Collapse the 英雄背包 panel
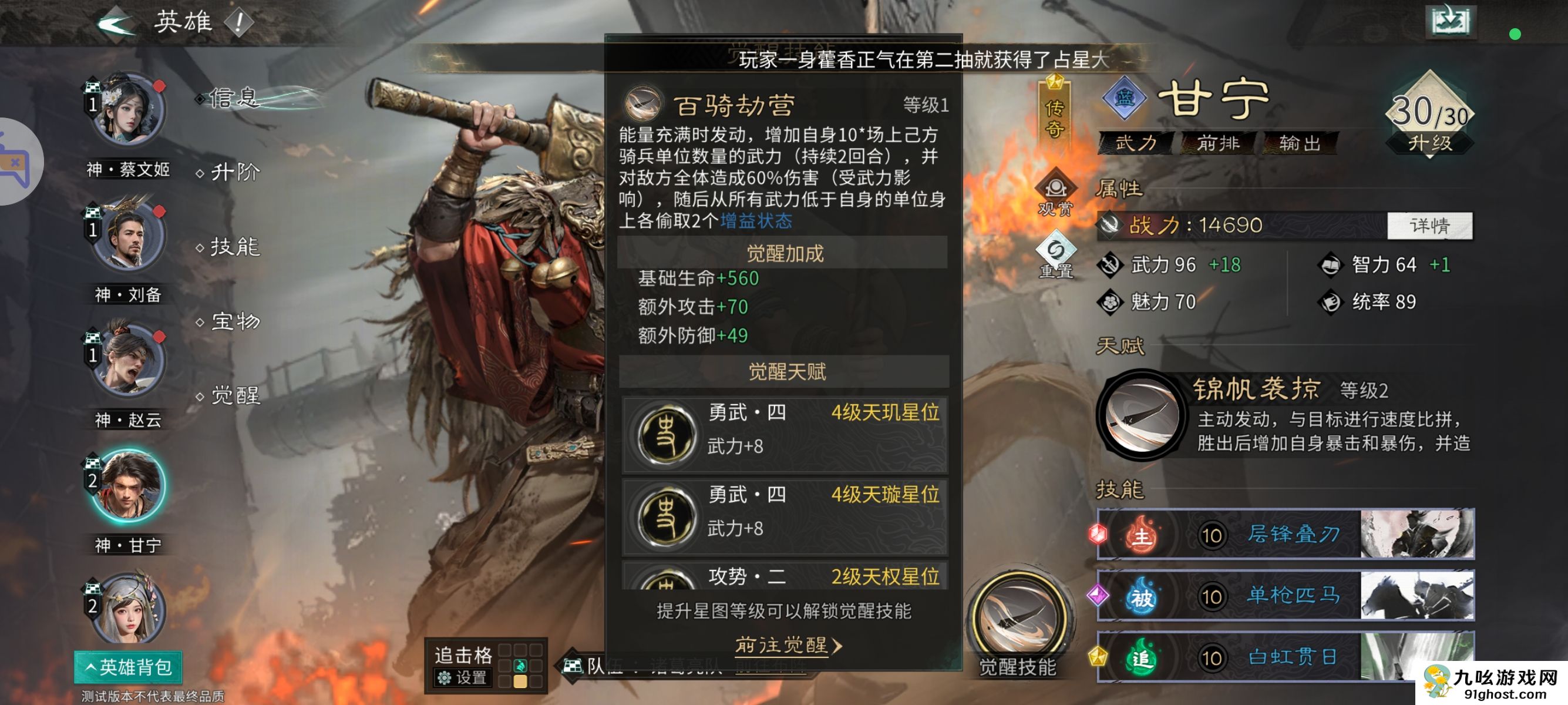 128,667
